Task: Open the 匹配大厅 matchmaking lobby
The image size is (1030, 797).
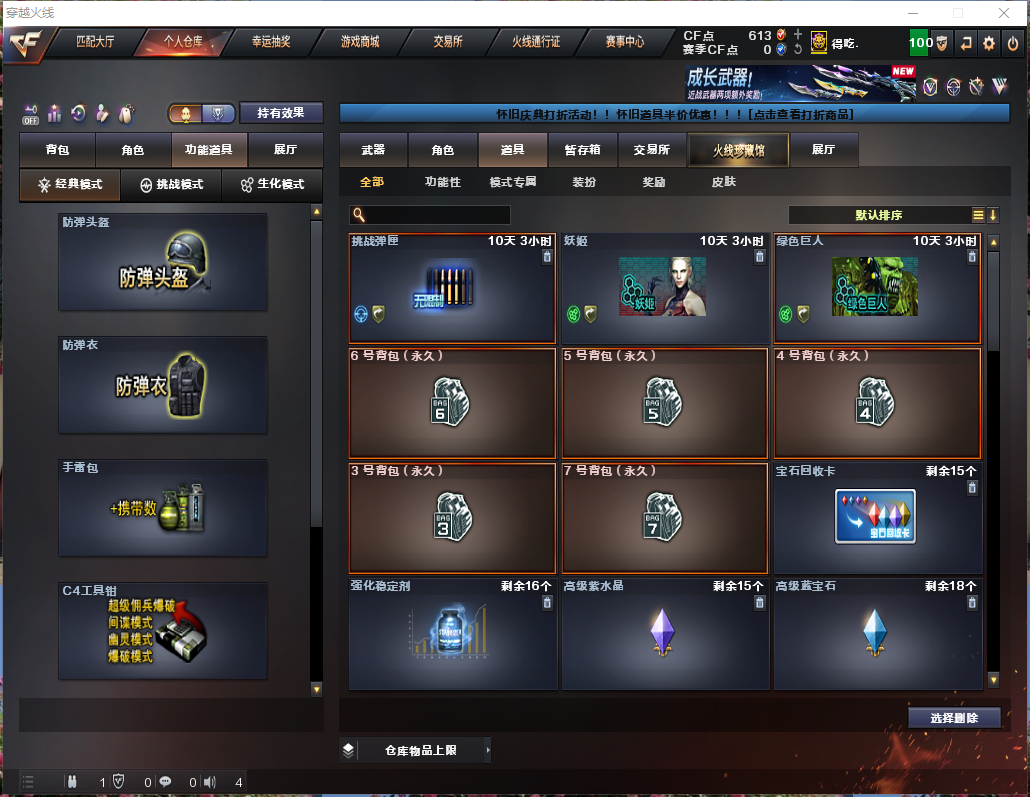Action: coord(96,42)
